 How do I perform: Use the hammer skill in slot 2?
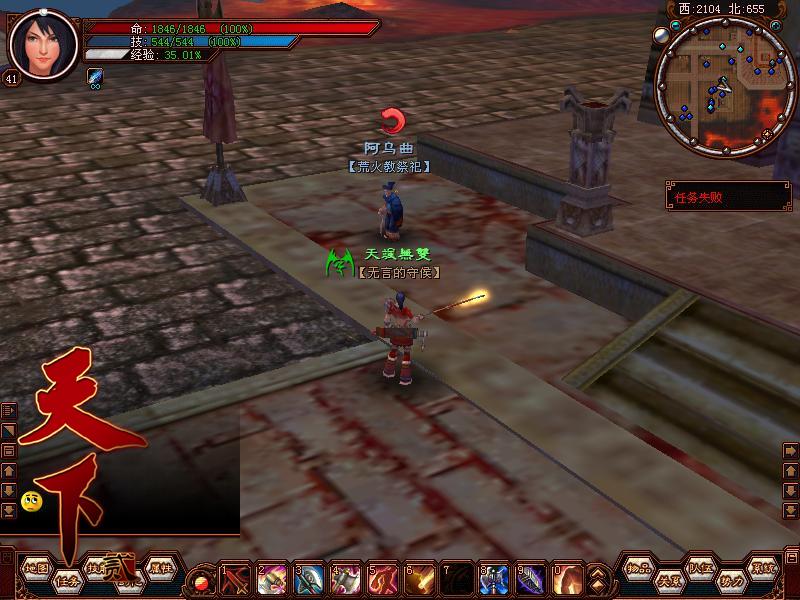273,579
